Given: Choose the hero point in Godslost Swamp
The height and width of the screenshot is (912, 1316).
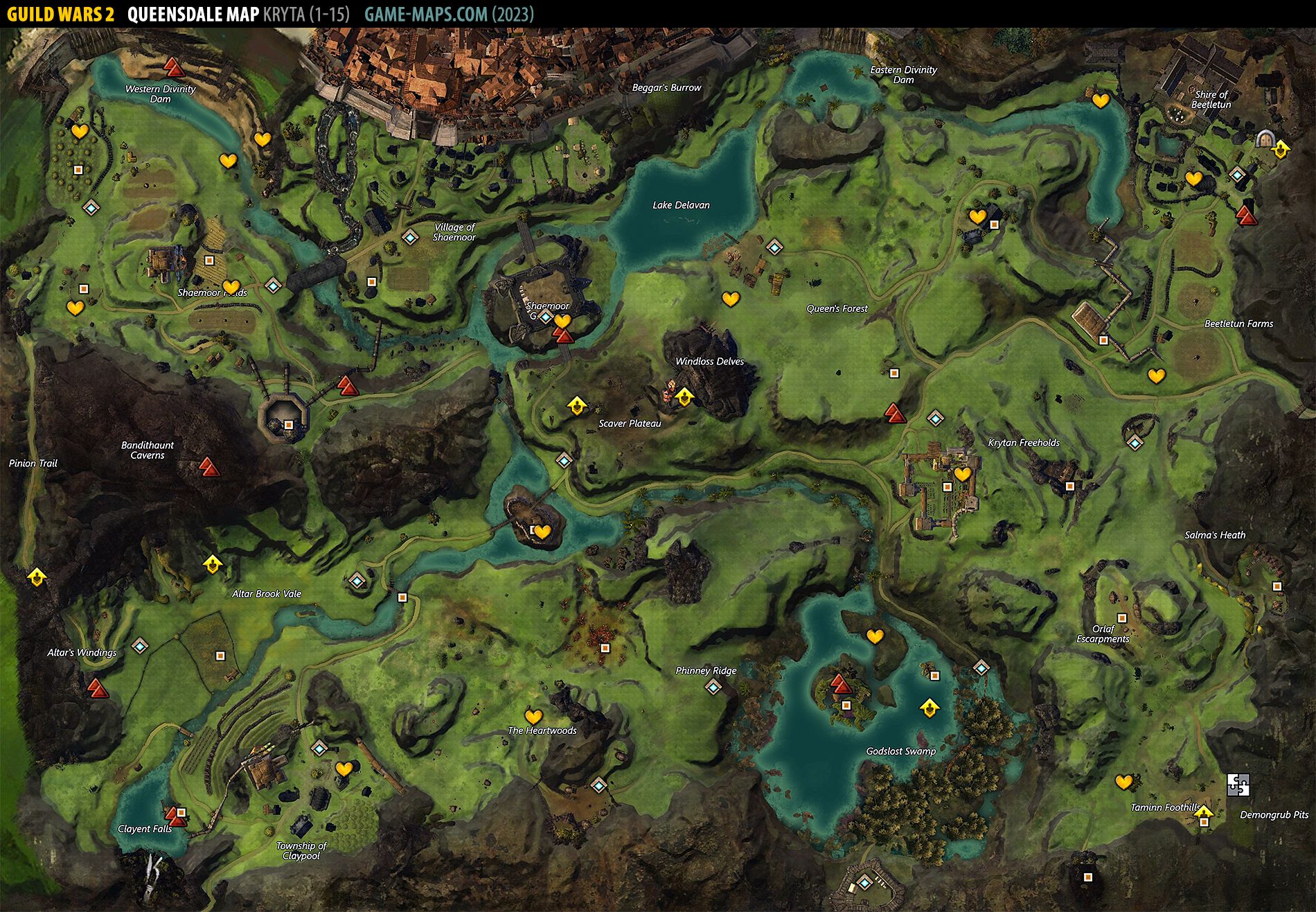Looking at the screenshot, I should point(929,708).
